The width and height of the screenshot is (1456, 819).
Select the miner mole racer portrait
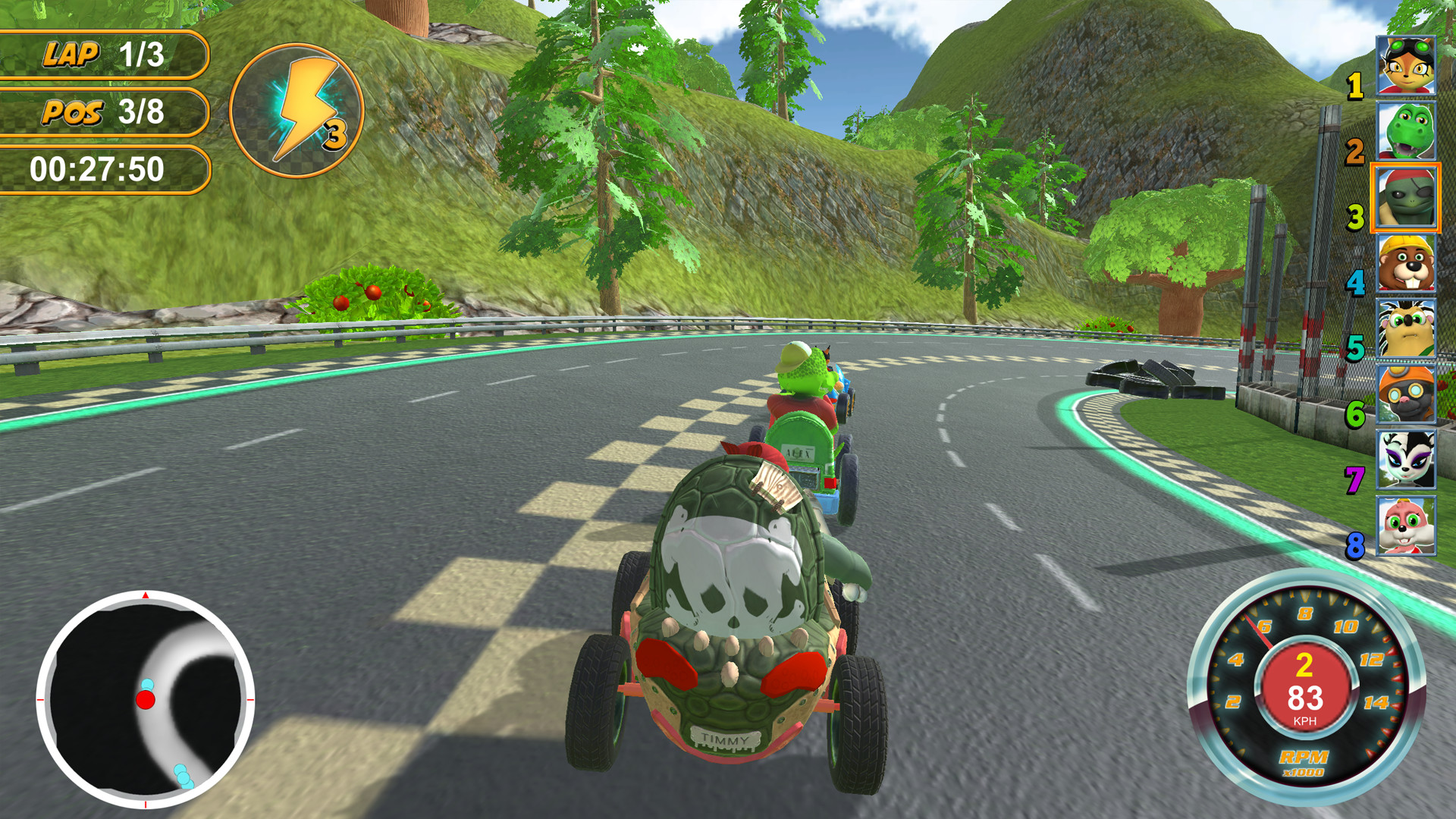click(1407, 394)
